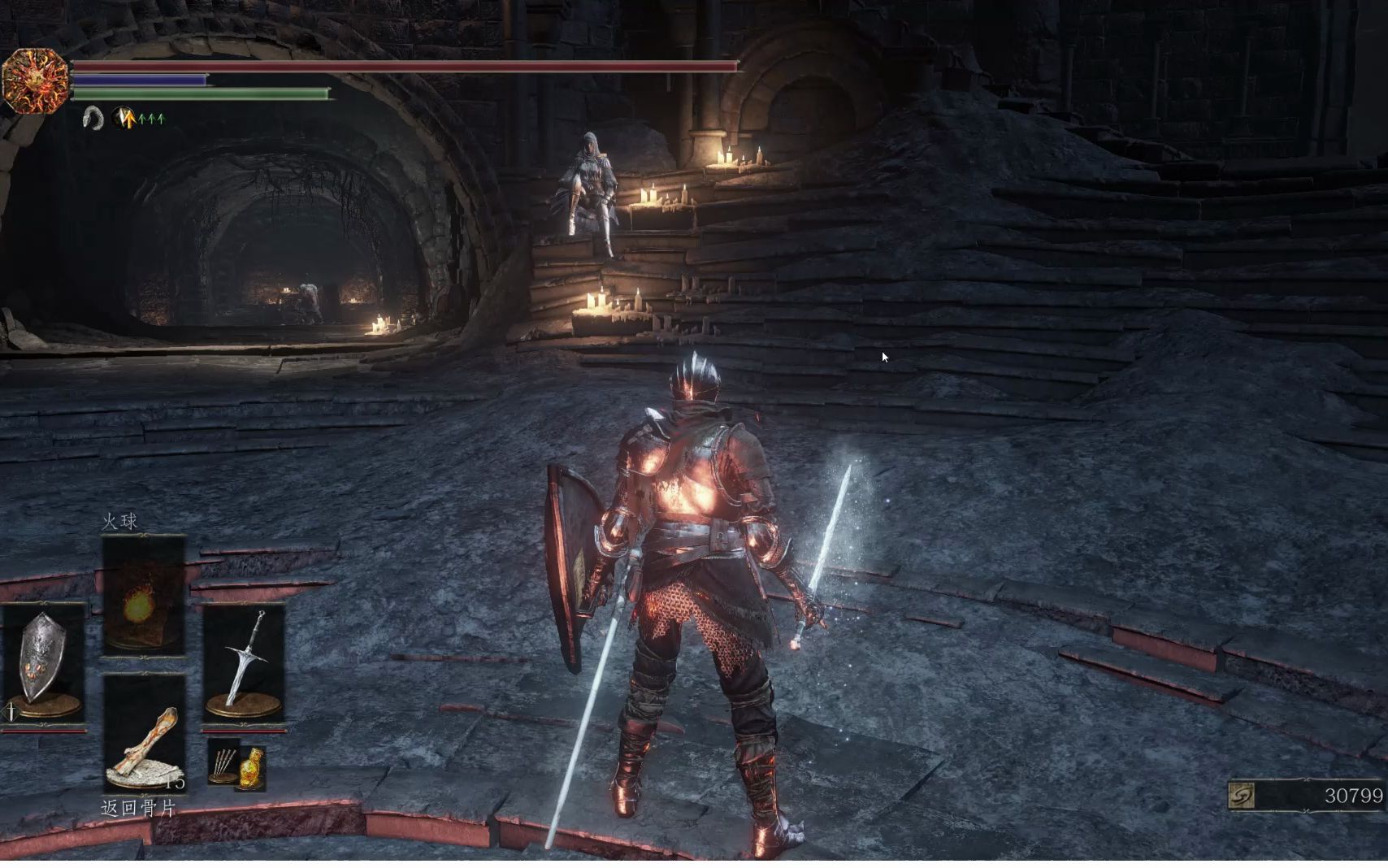Select the small arrows ammo icon
1388x868 pixels.
(x=222, y=762)
